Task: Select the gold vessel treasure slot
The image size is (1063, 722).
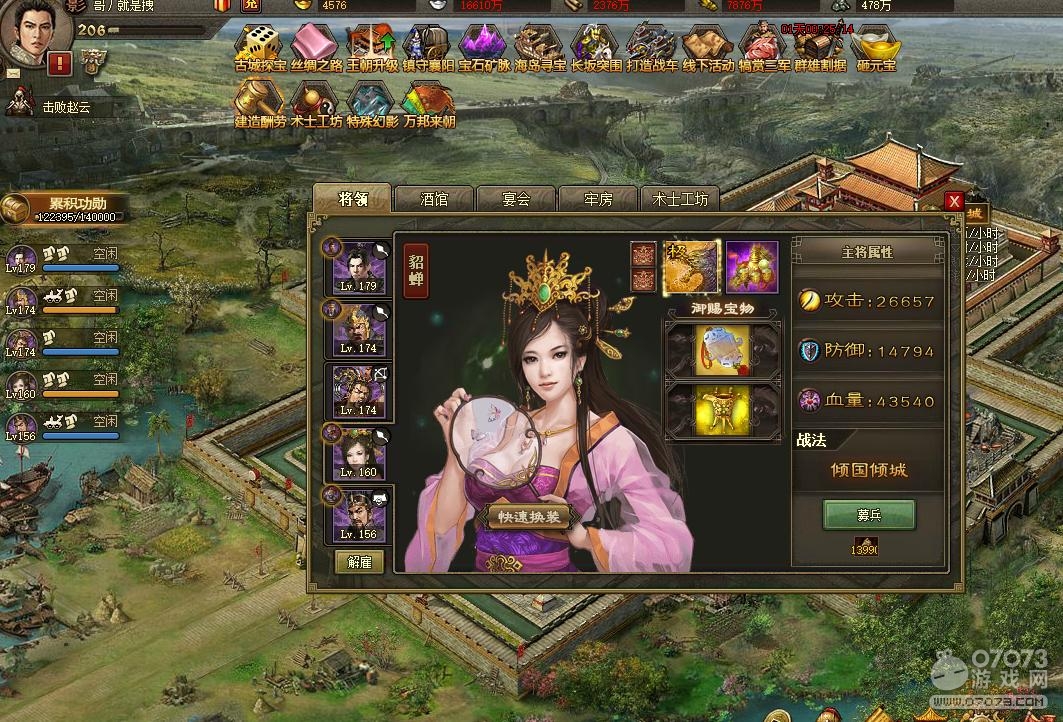Action: click(722, 409)
